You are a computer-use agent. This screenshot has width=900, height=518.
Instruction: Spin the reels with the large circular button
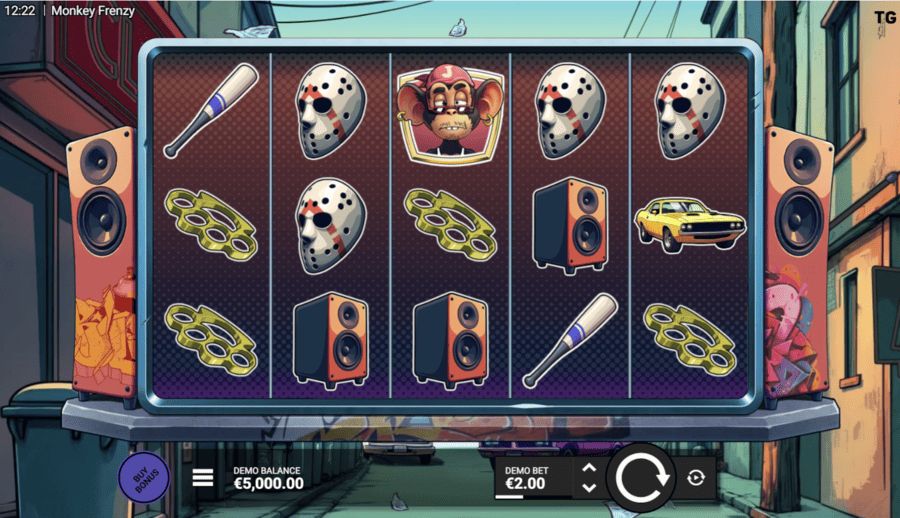[x=641, y=477]
